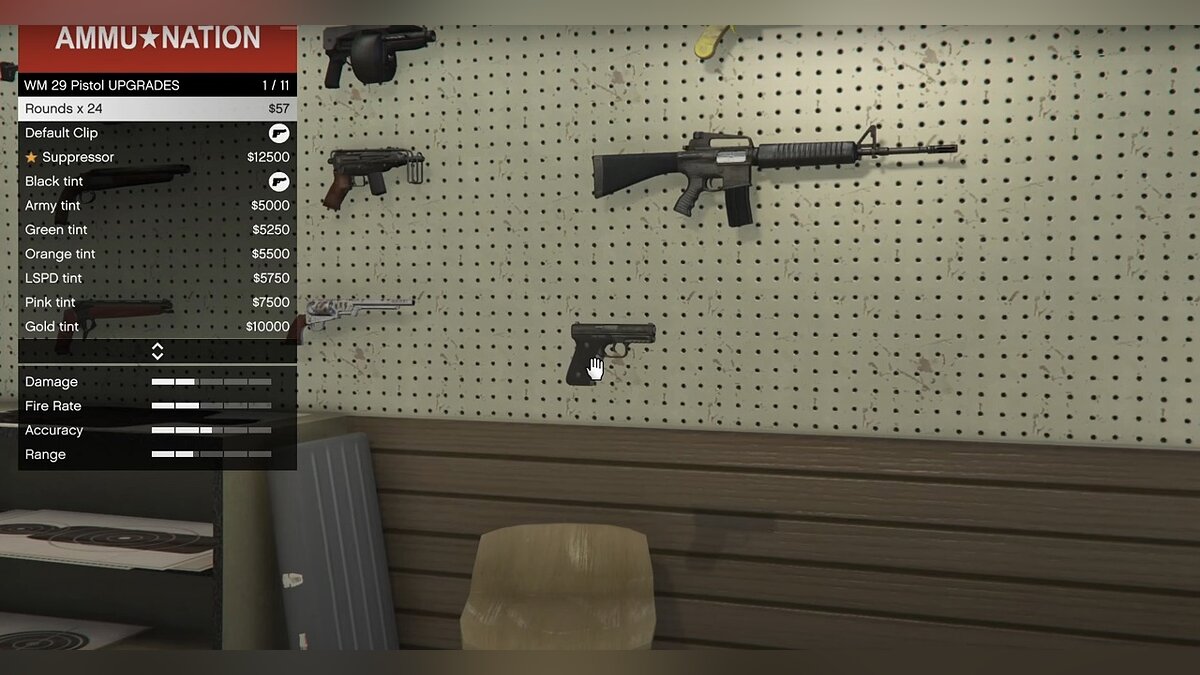Choose the Black tint option
Viewport: 1200px width, 675px height.
click(157, 181)
